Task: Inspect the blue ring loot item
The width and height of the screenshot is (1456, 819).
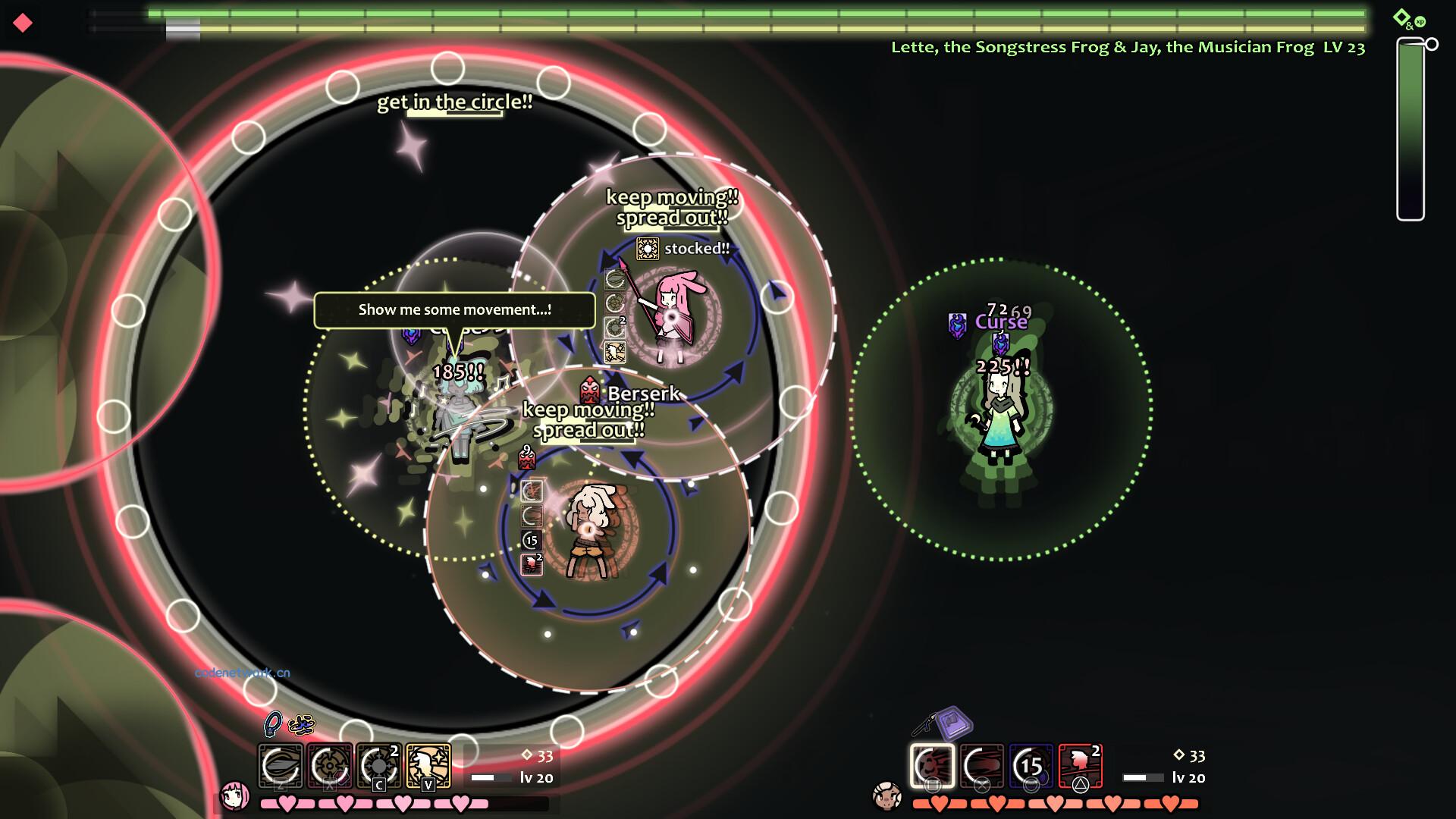Action: point(272,724)
